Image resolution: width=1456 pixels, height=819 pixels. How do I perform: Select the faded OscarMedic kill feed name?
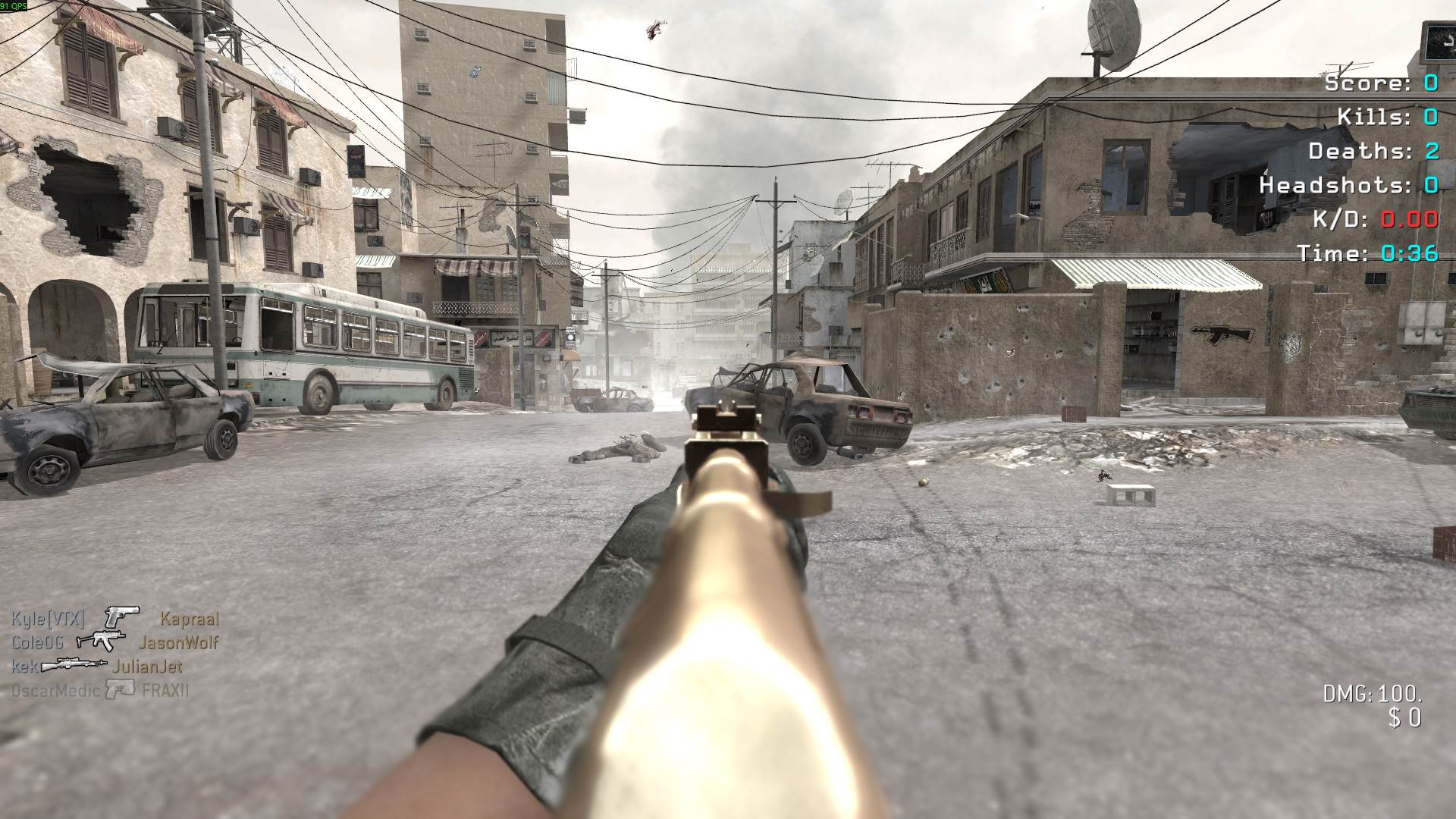[x=55, y=691]
